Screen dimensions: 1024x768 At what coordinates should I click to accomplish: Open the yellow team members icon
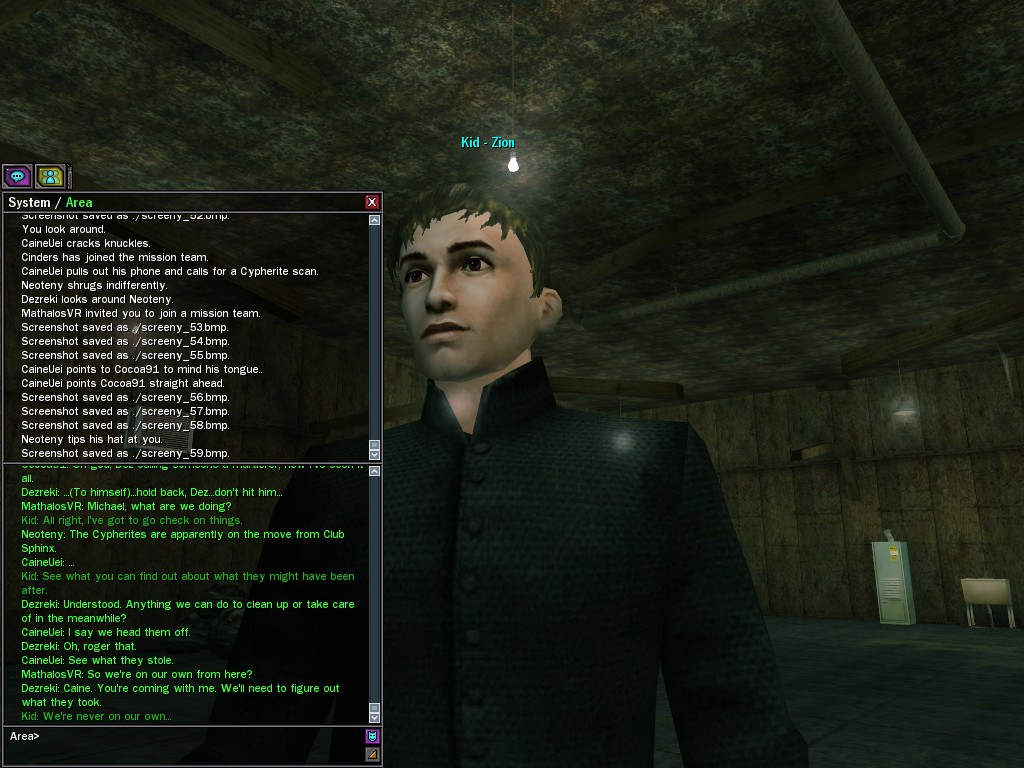50,177
